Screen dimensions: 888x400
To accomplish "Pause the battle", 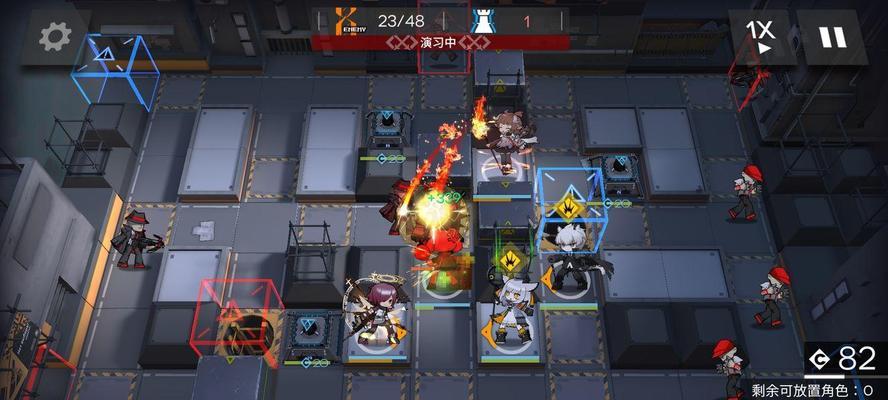I will click(831, 36).
